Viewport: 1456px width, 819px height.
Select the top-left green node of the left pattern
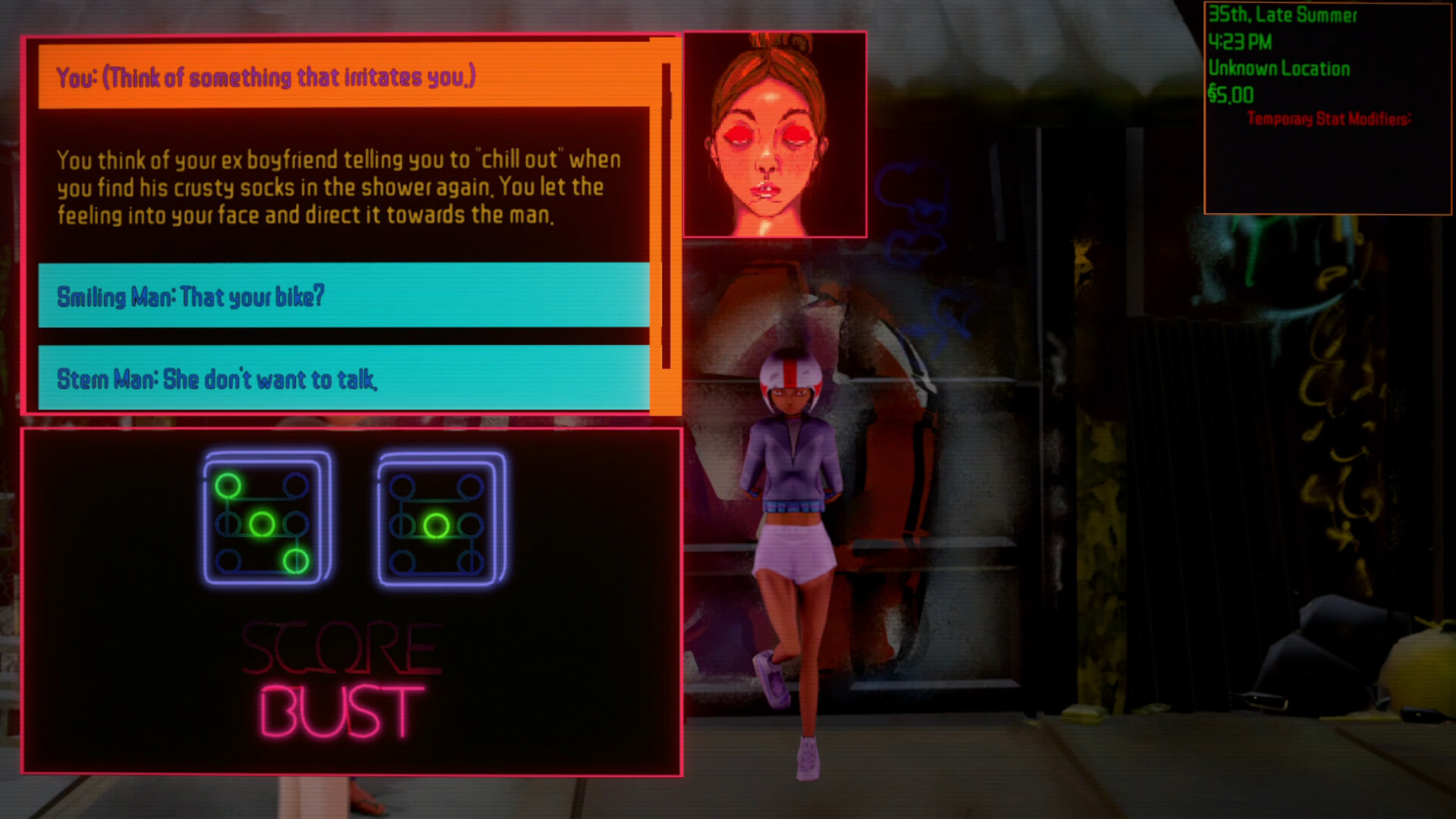(227, 485)
